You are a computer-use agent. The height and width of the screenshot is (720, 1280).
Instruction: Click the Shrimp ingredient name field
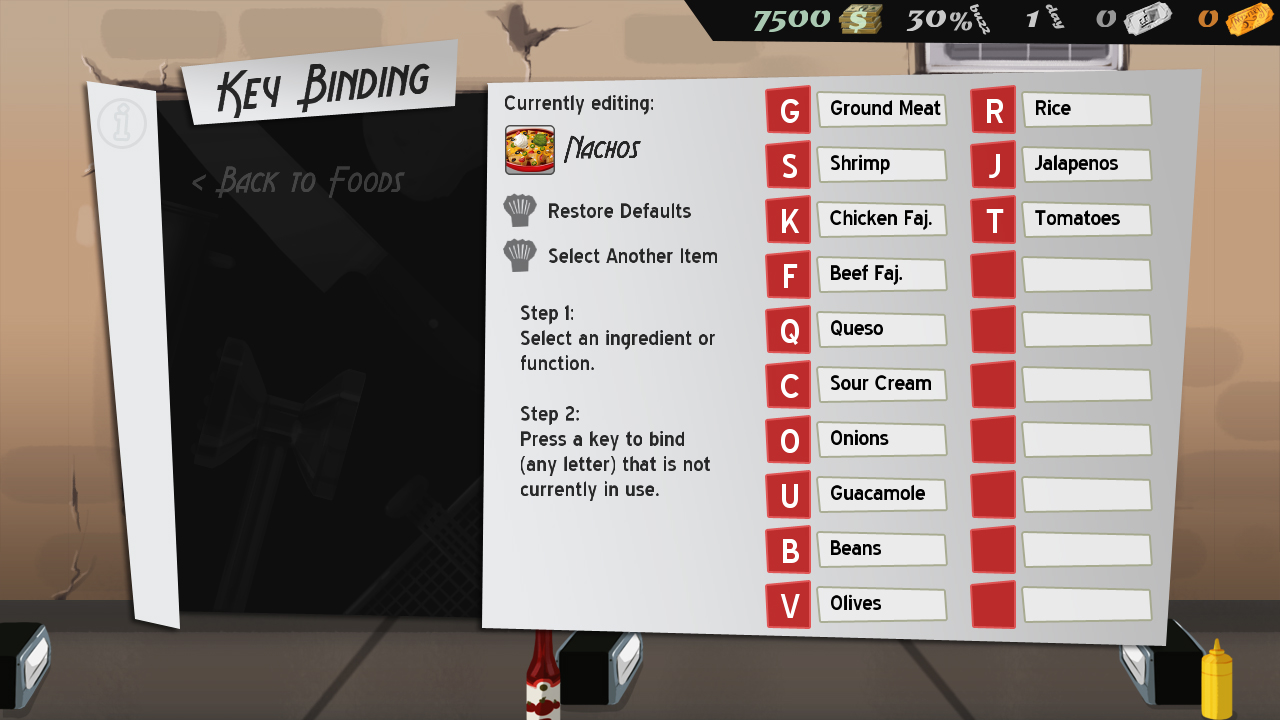881,164
